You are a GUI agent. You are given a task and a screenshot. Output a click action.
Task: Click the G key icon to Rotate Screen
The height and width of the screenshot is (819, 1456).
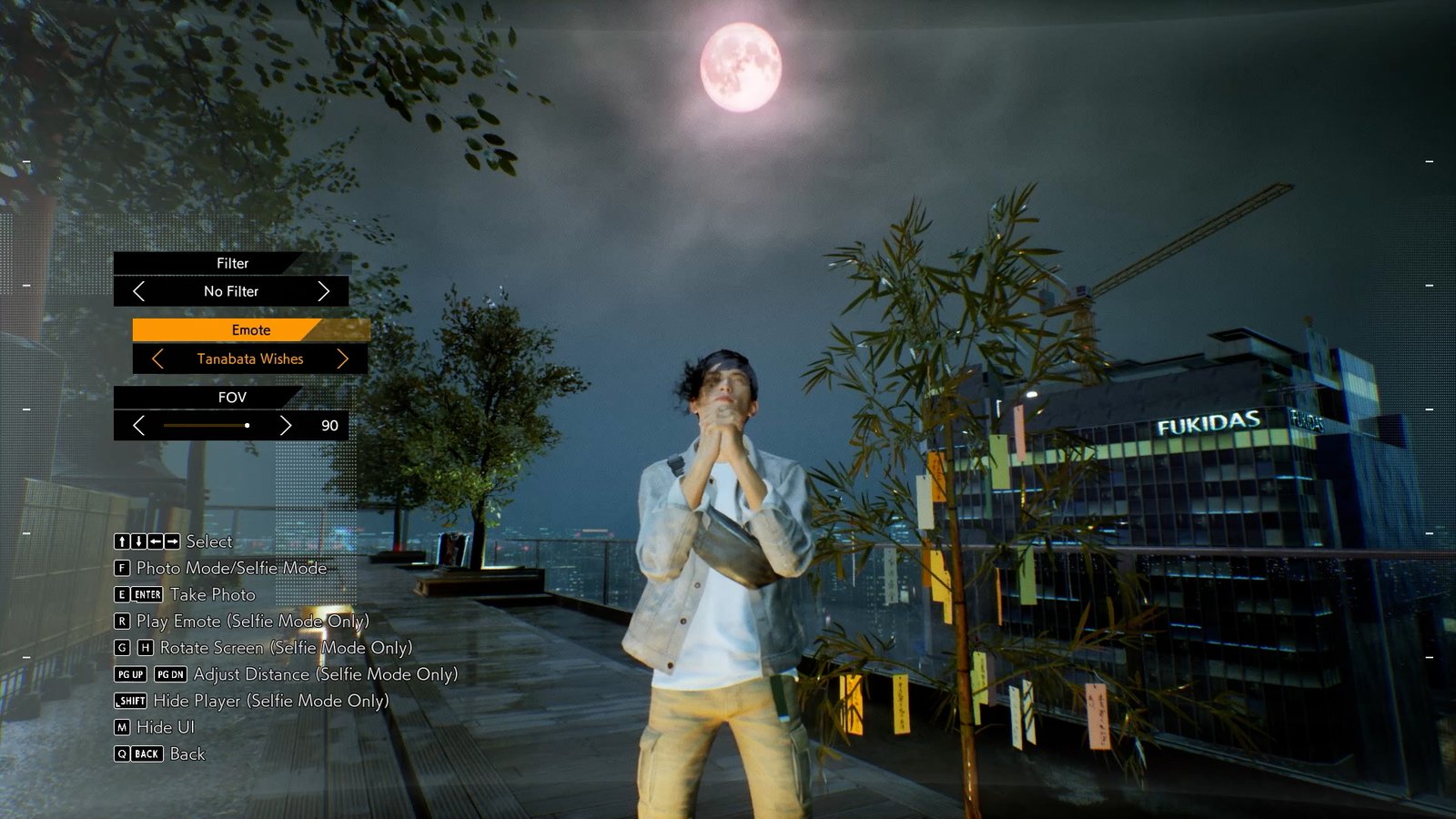(x=124, y=648)
